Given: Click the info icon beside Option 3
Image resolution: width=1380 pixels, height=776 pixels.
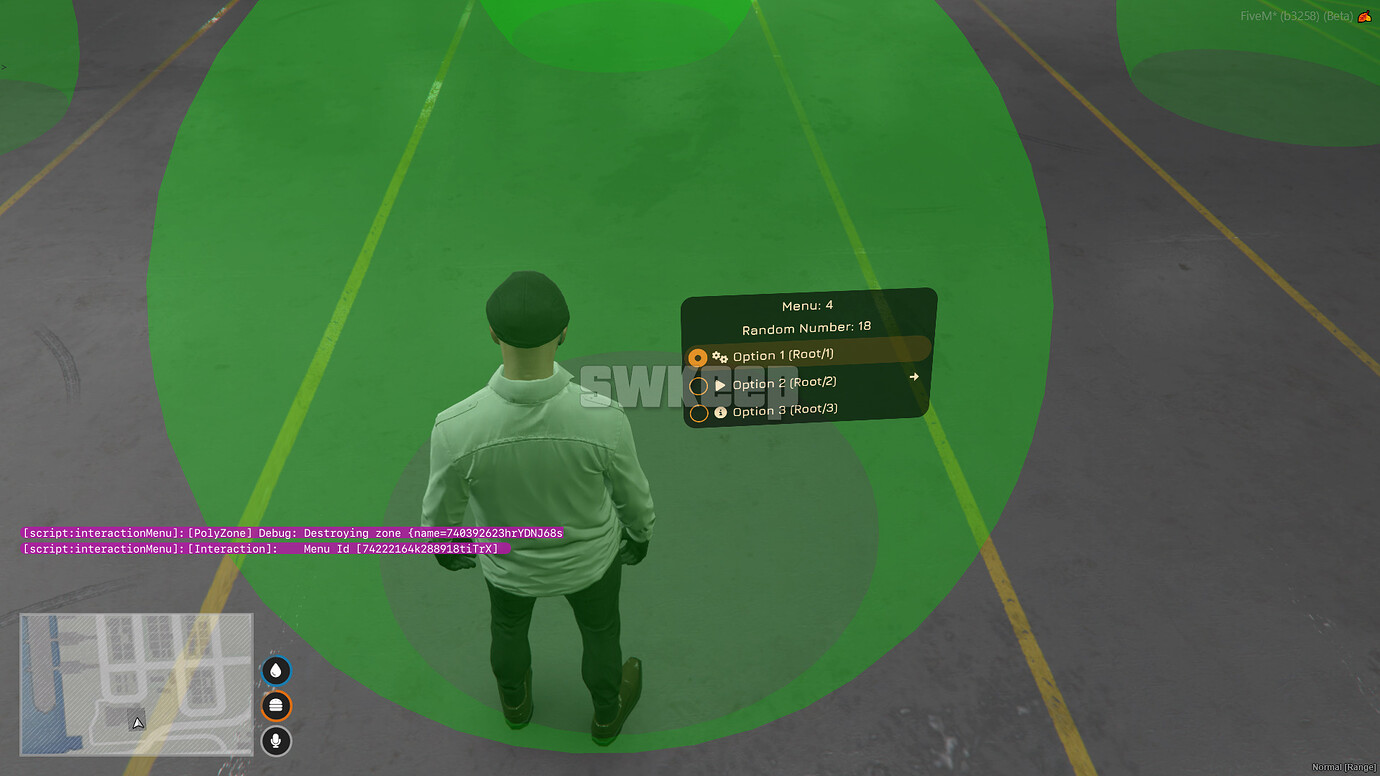Looking at the screenshot, I should [x=722, y=410].
